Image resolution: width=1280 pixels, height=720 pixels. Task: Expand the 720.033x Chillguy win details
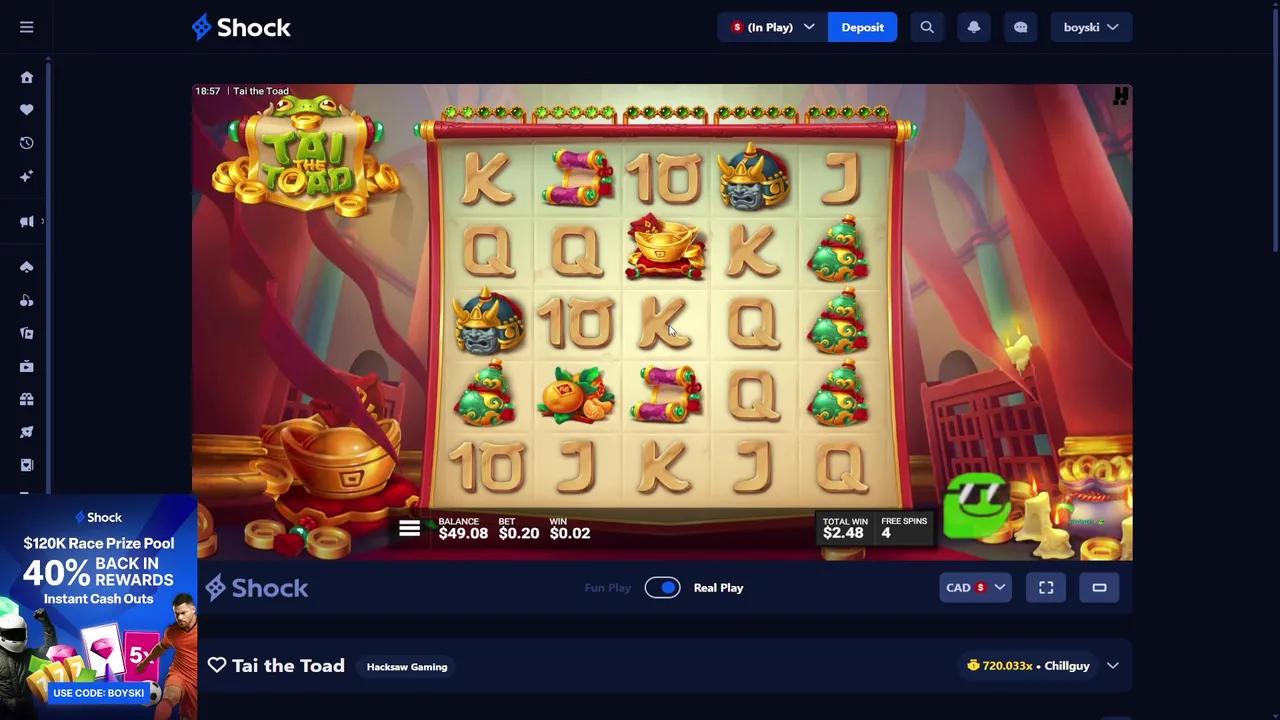pos(1113,665)
